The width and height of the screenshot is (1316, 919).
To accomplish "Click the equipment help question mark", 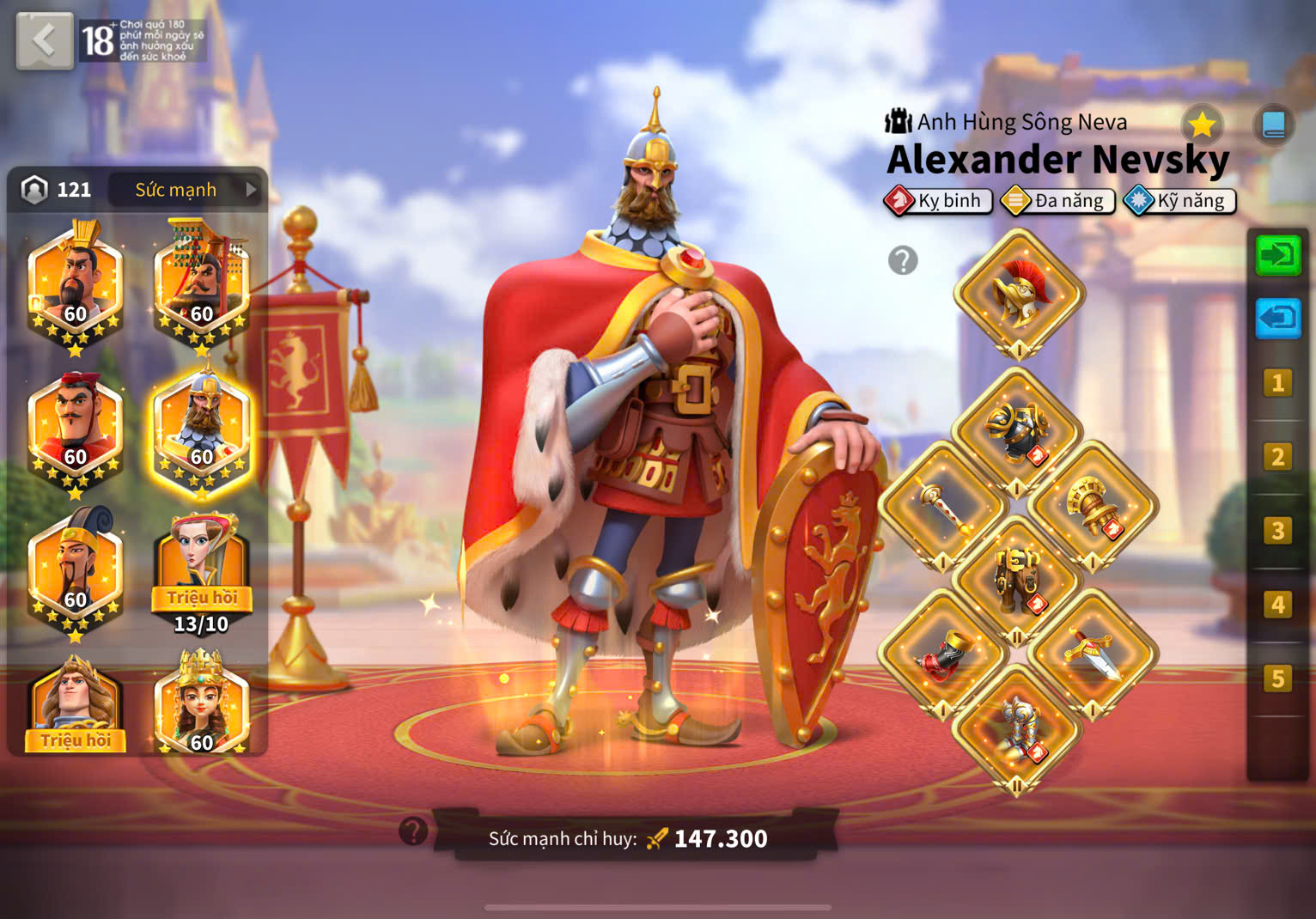I will pos(903,259).
